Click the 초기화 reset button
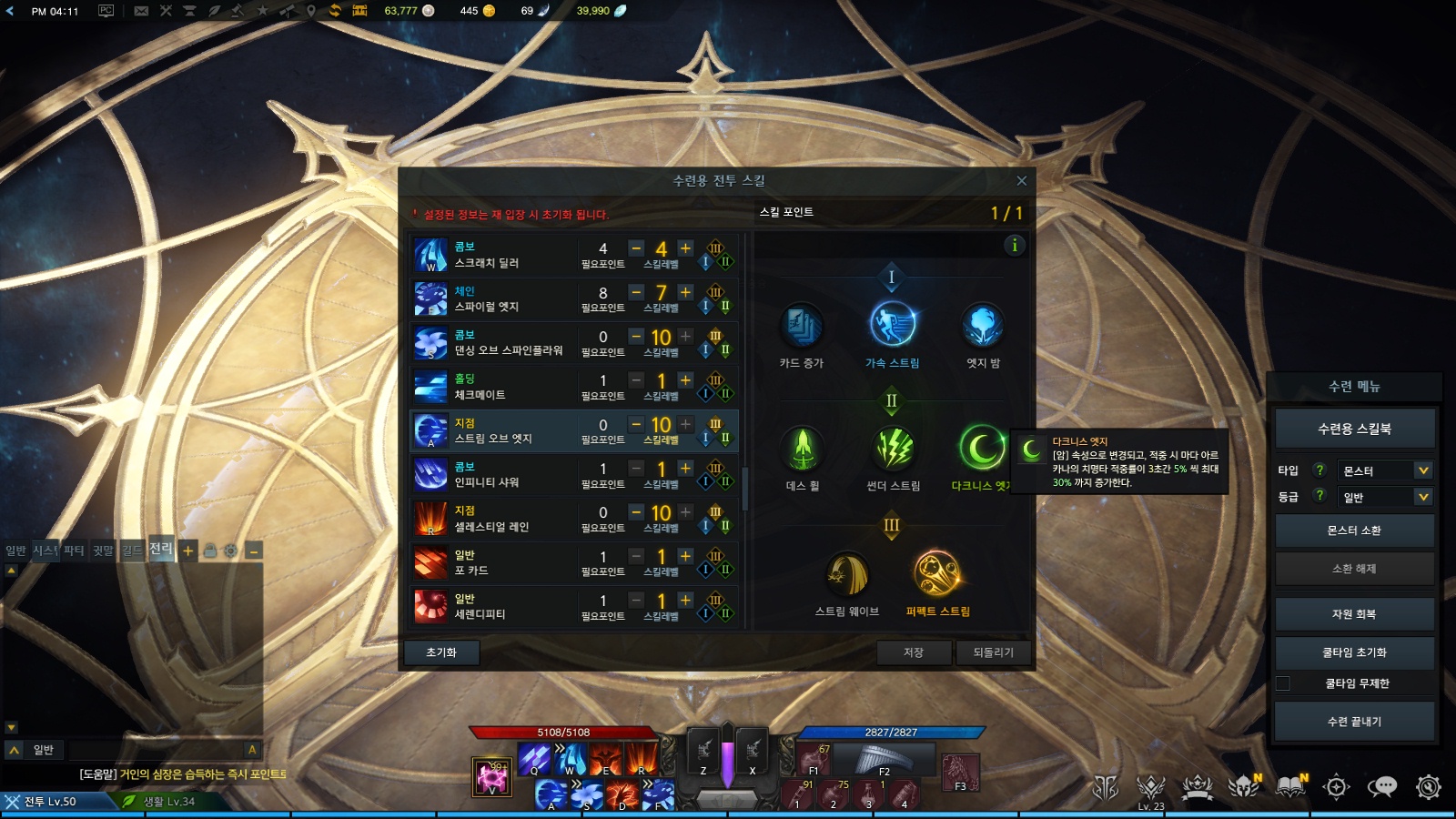1456x819 pixels. click(441, 652)
